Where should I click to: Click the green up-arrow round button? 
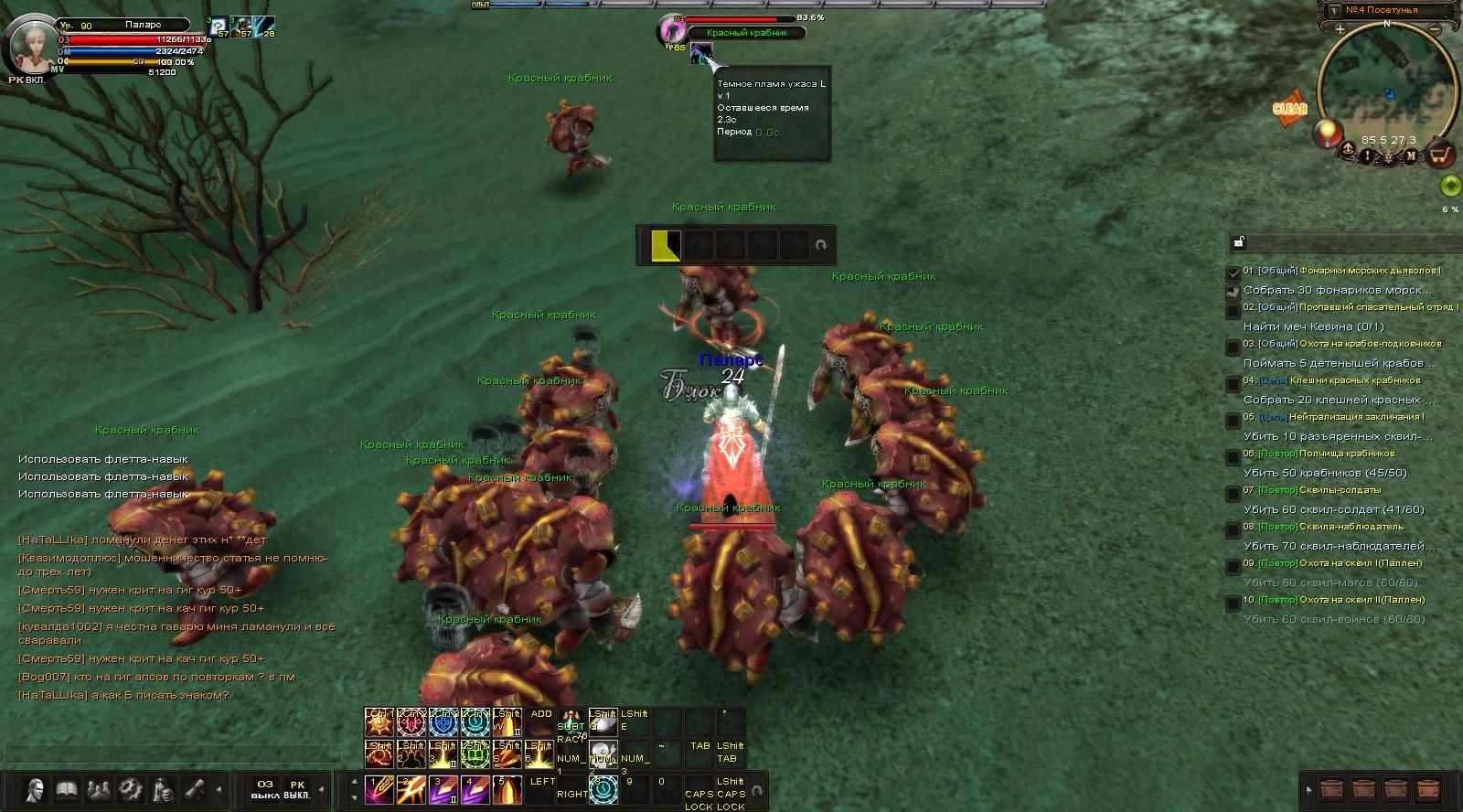click(x=1449, y=187)
